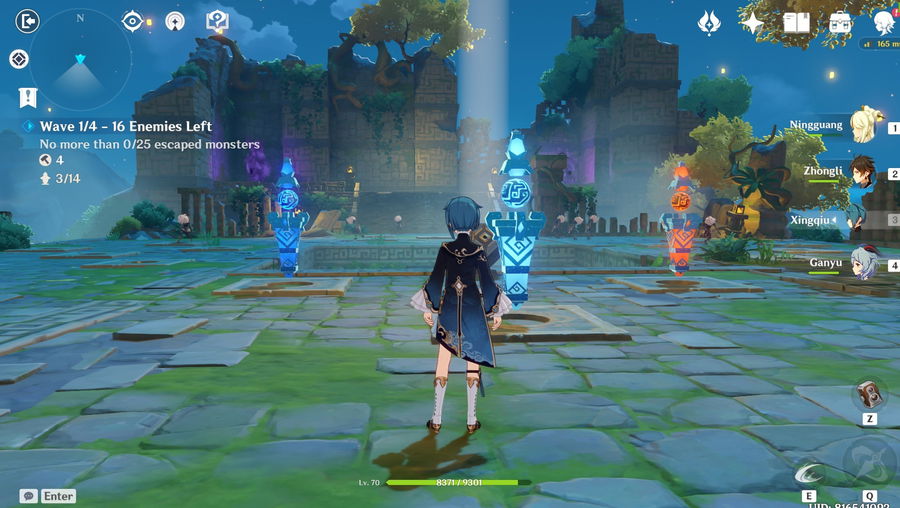Open the Wish winged icon
Viewport: 900px width, 508px height.
709,22
